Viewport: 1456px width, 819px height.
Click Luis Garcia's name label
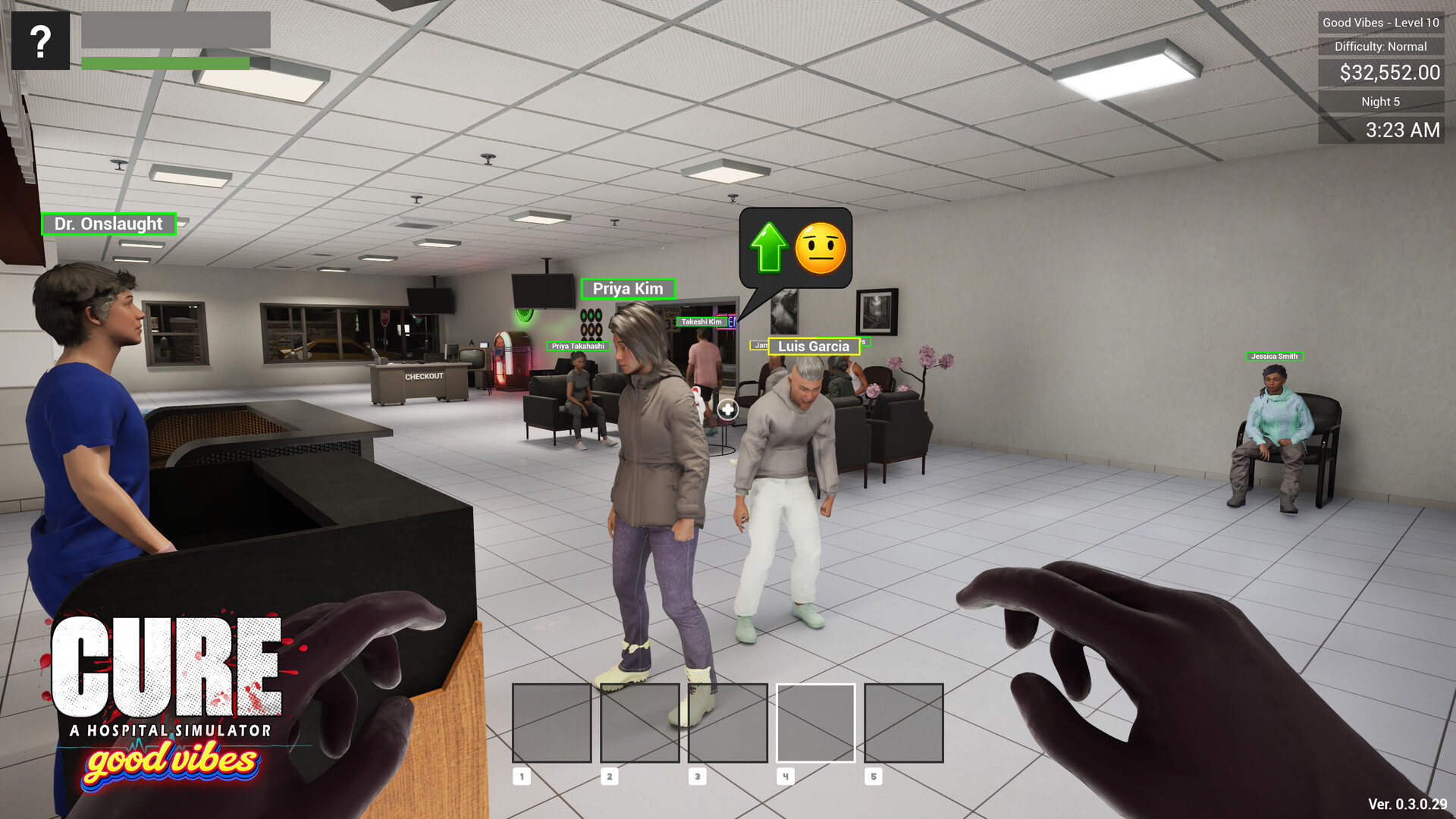814,347
